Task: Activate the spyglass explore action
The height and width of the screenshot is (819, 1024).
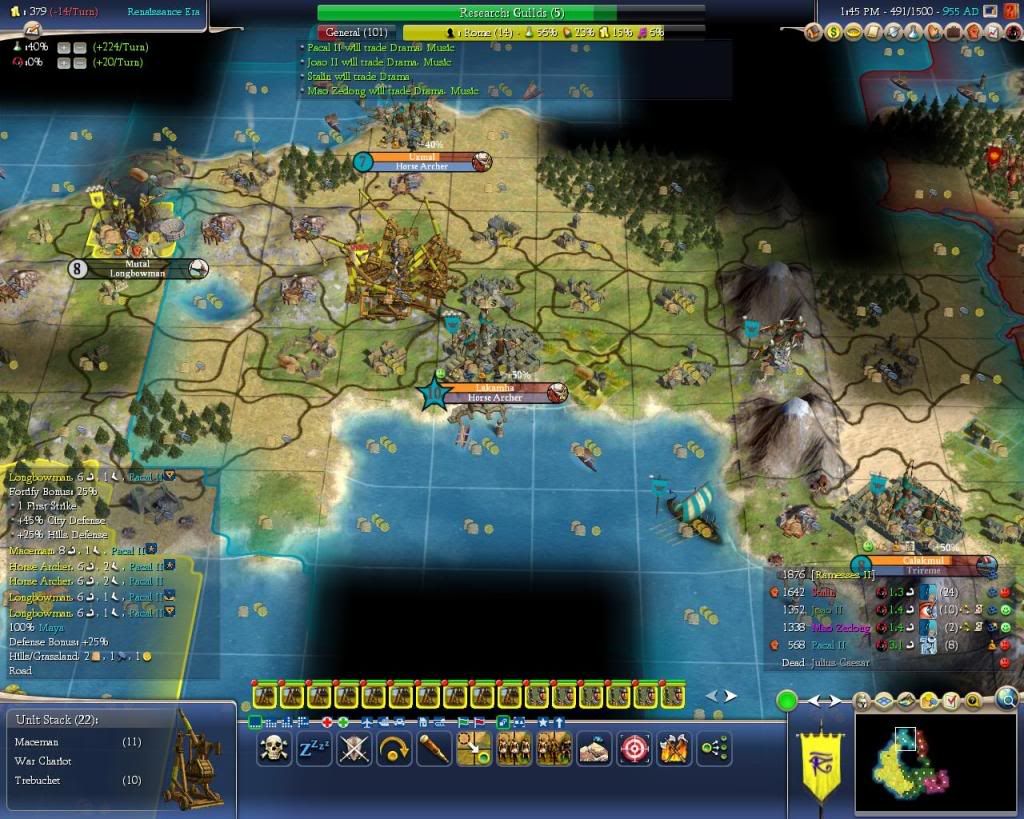Action: [433, 748]
